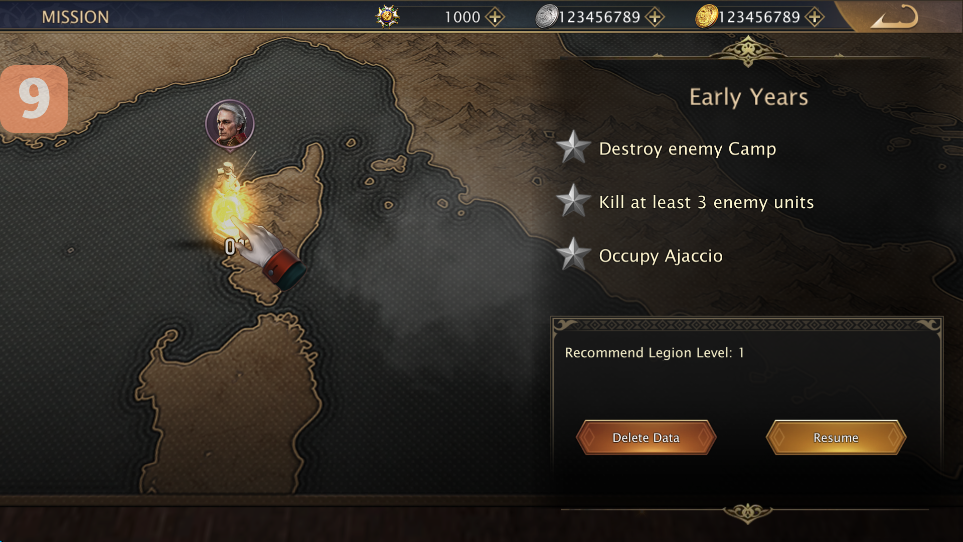Buy gold coins with the plus button

(814, 17)
